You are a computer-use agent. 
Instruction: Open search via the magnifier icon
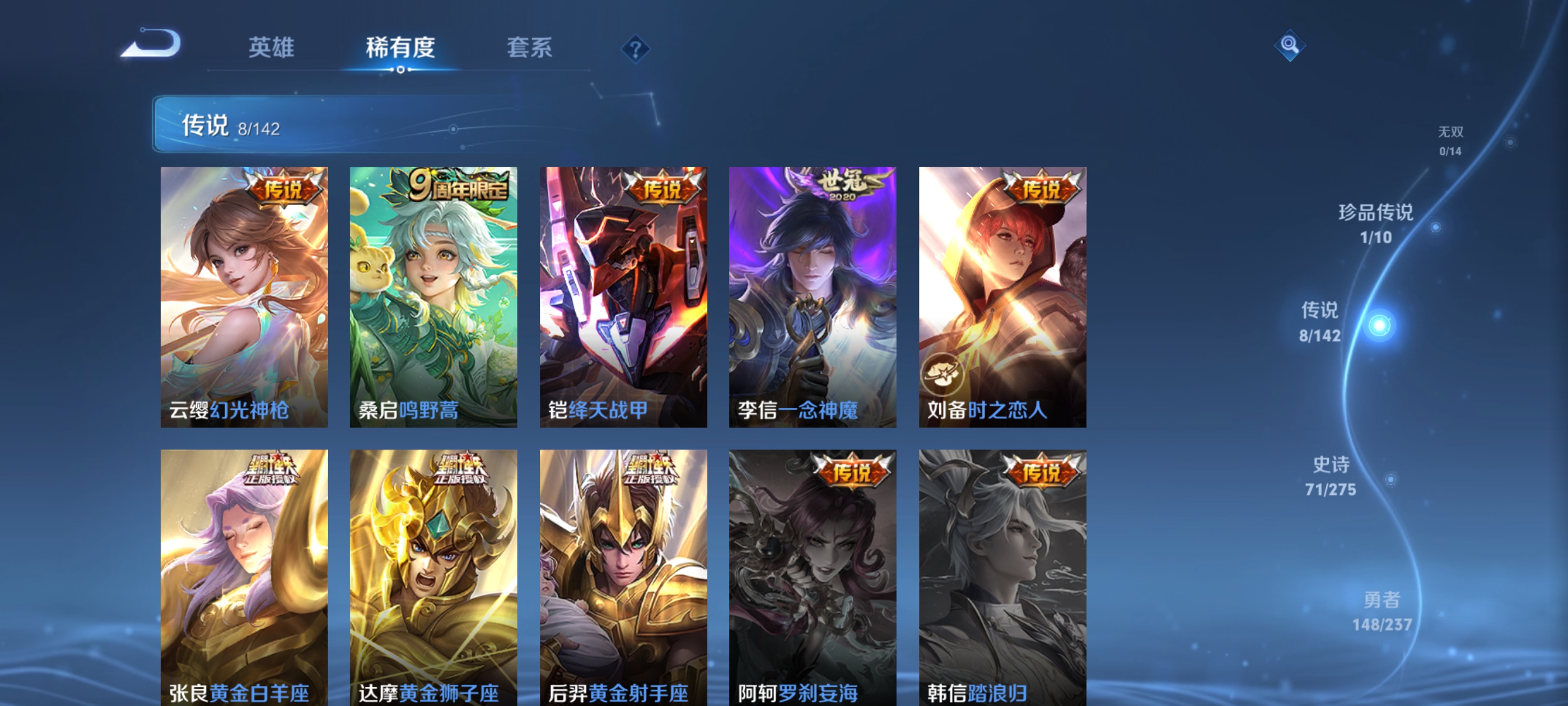(x=1290, y=46)
